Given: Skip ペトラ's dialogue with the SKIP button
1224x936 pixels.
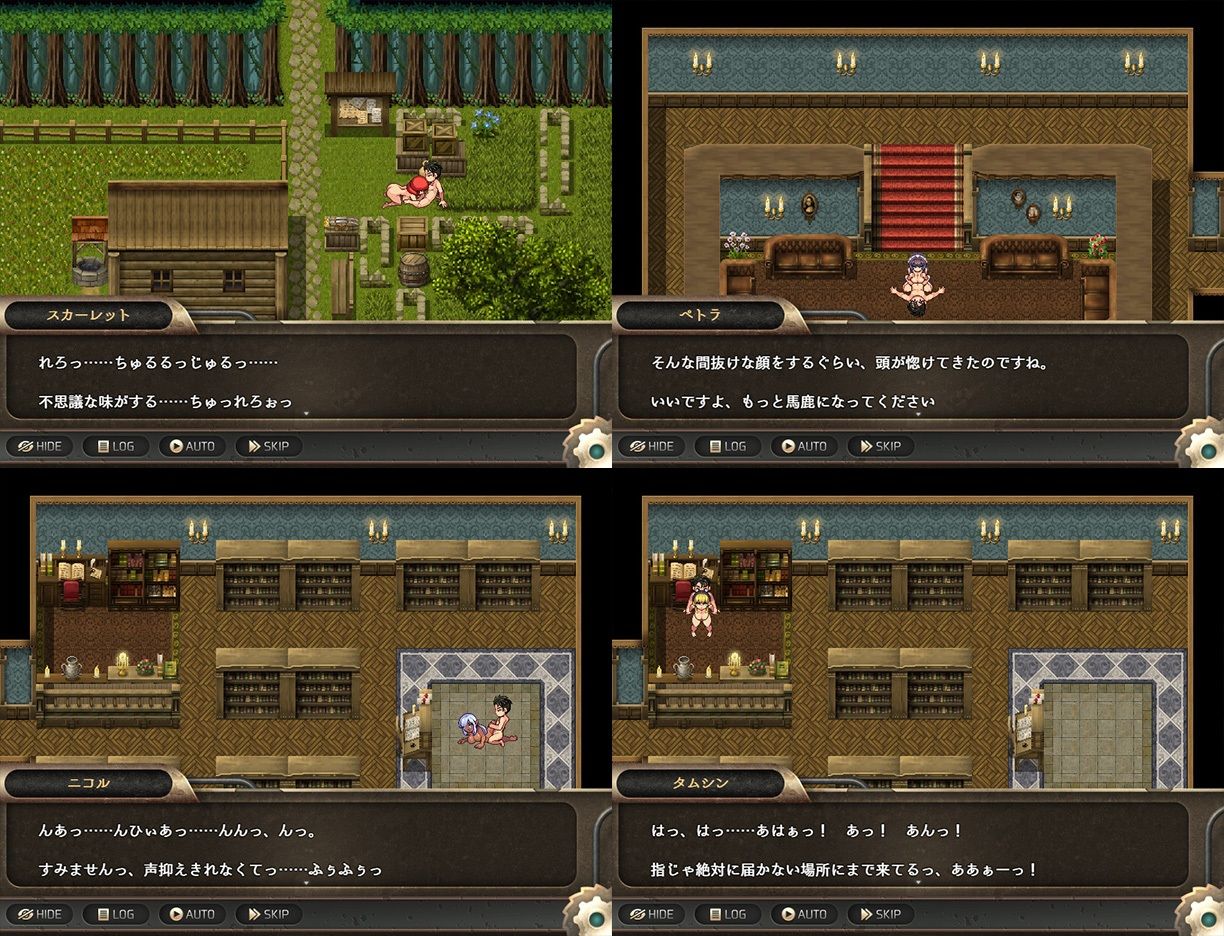Looking at the screenshot, I should pos(880,446).
